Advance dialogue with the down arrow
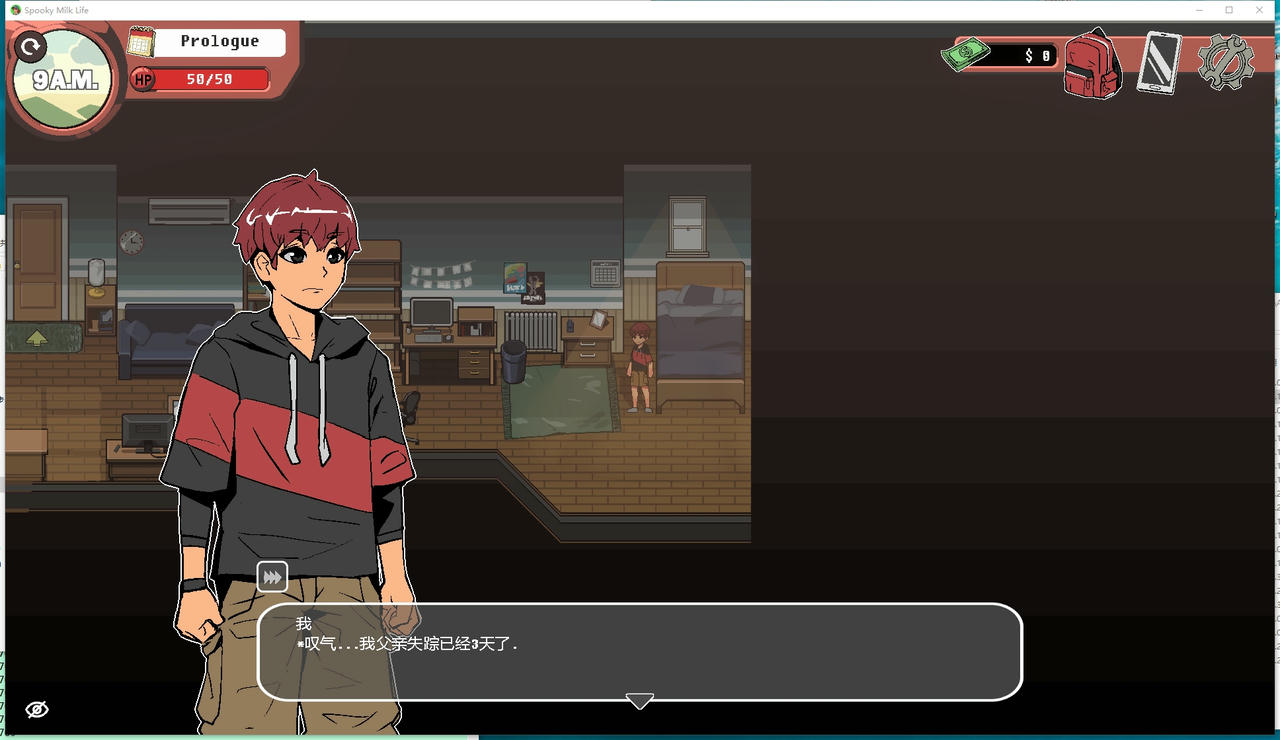Viewport: 1280px width, 740px height. (639, 701)
